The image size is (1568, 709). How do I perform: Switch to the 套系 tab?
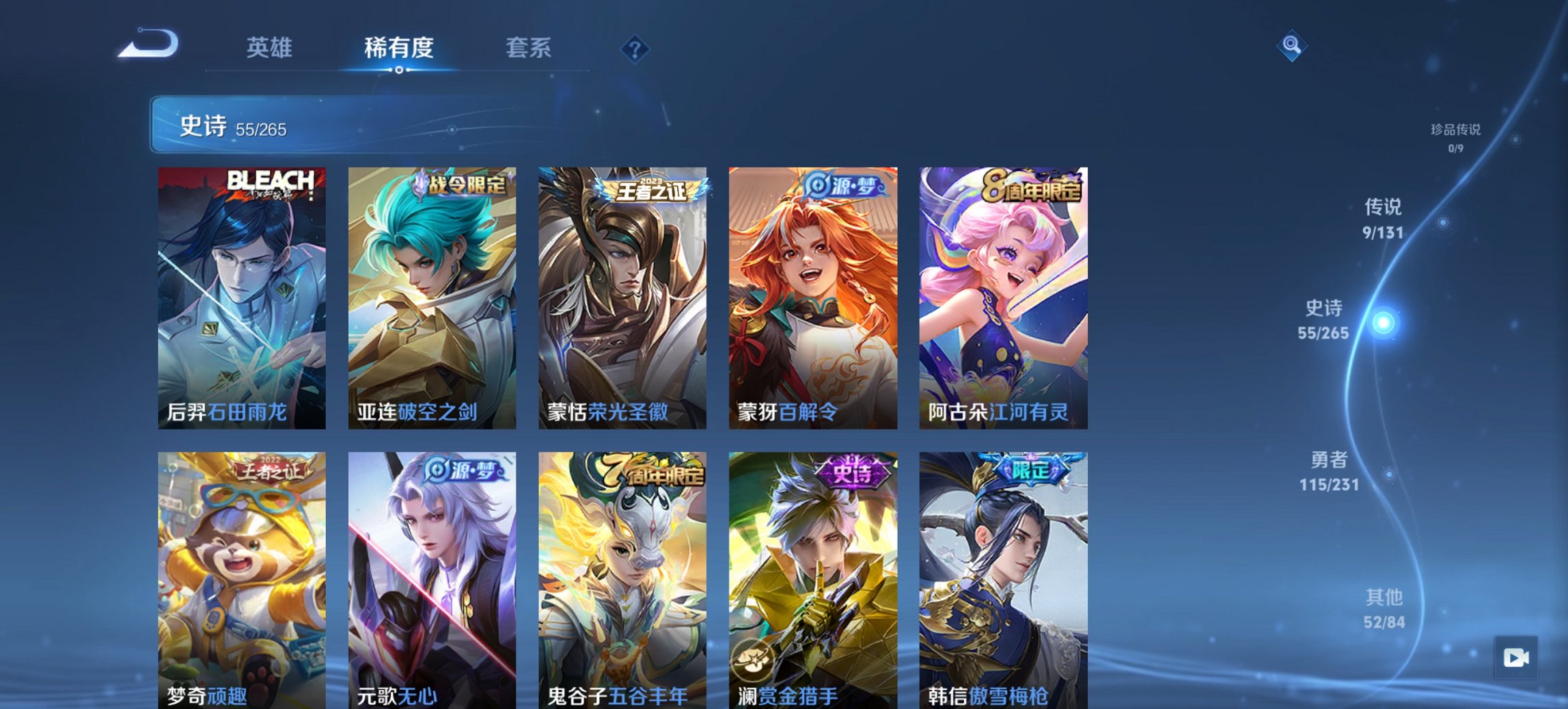529,48
